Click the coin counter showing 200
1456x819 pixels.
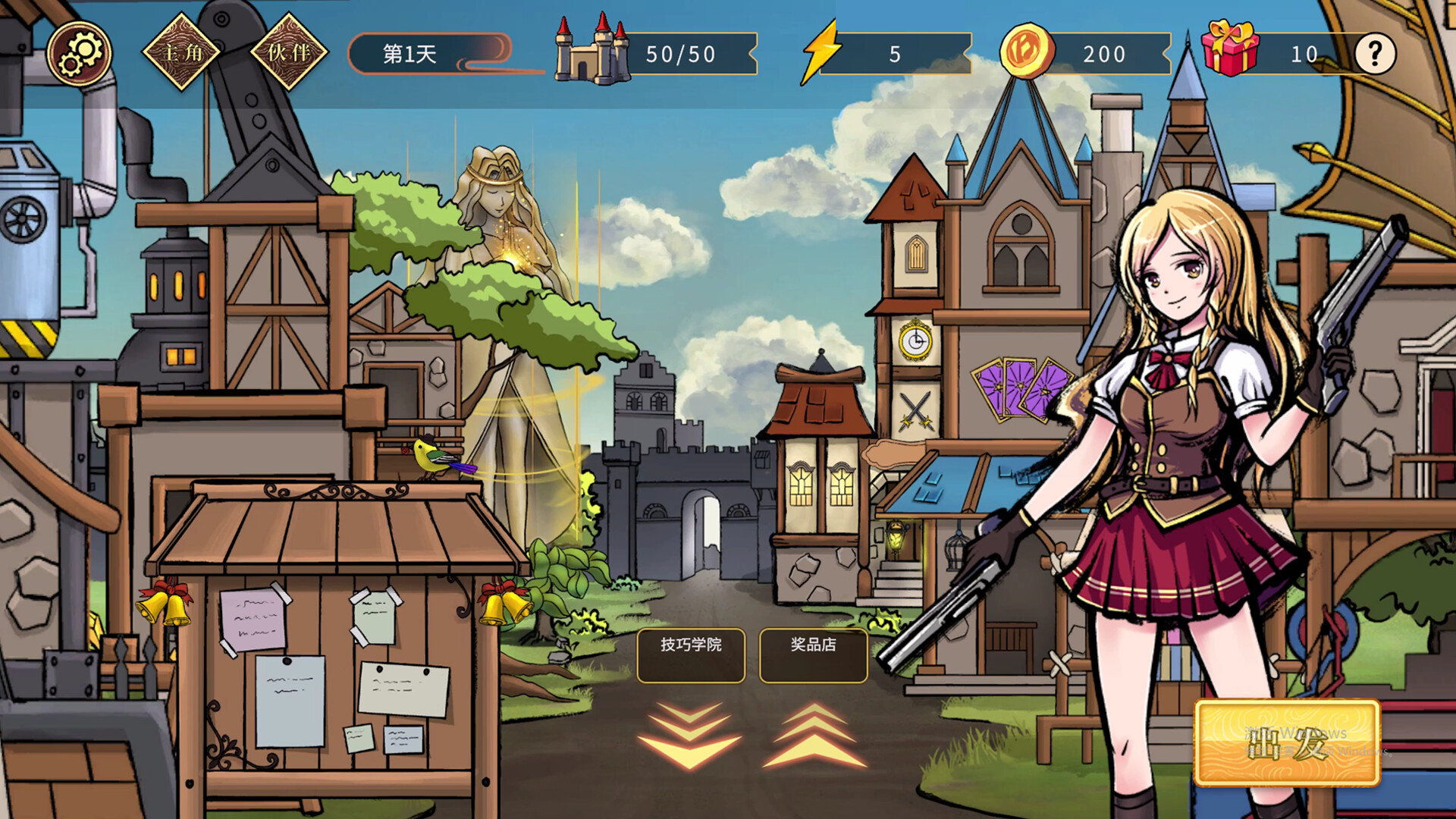click(x=1107, y=54)
